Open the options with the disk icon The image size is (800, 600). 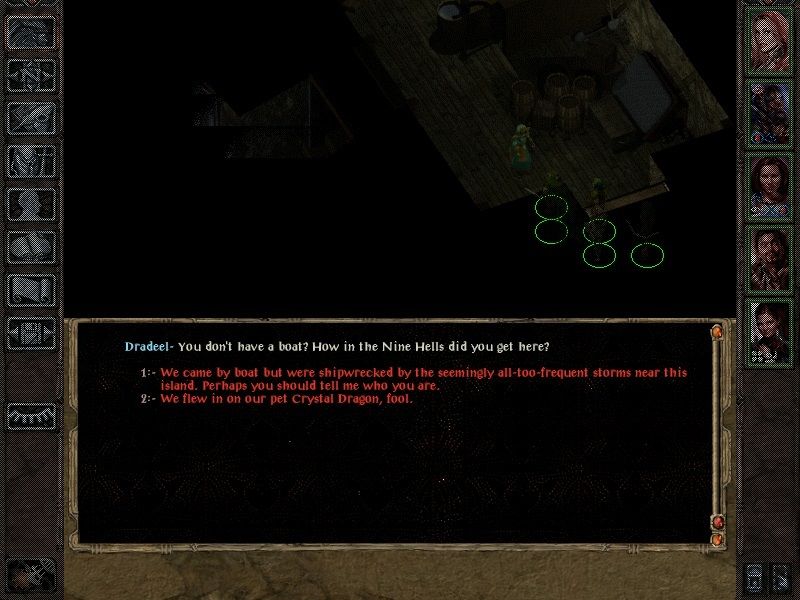tap(31, 332)
